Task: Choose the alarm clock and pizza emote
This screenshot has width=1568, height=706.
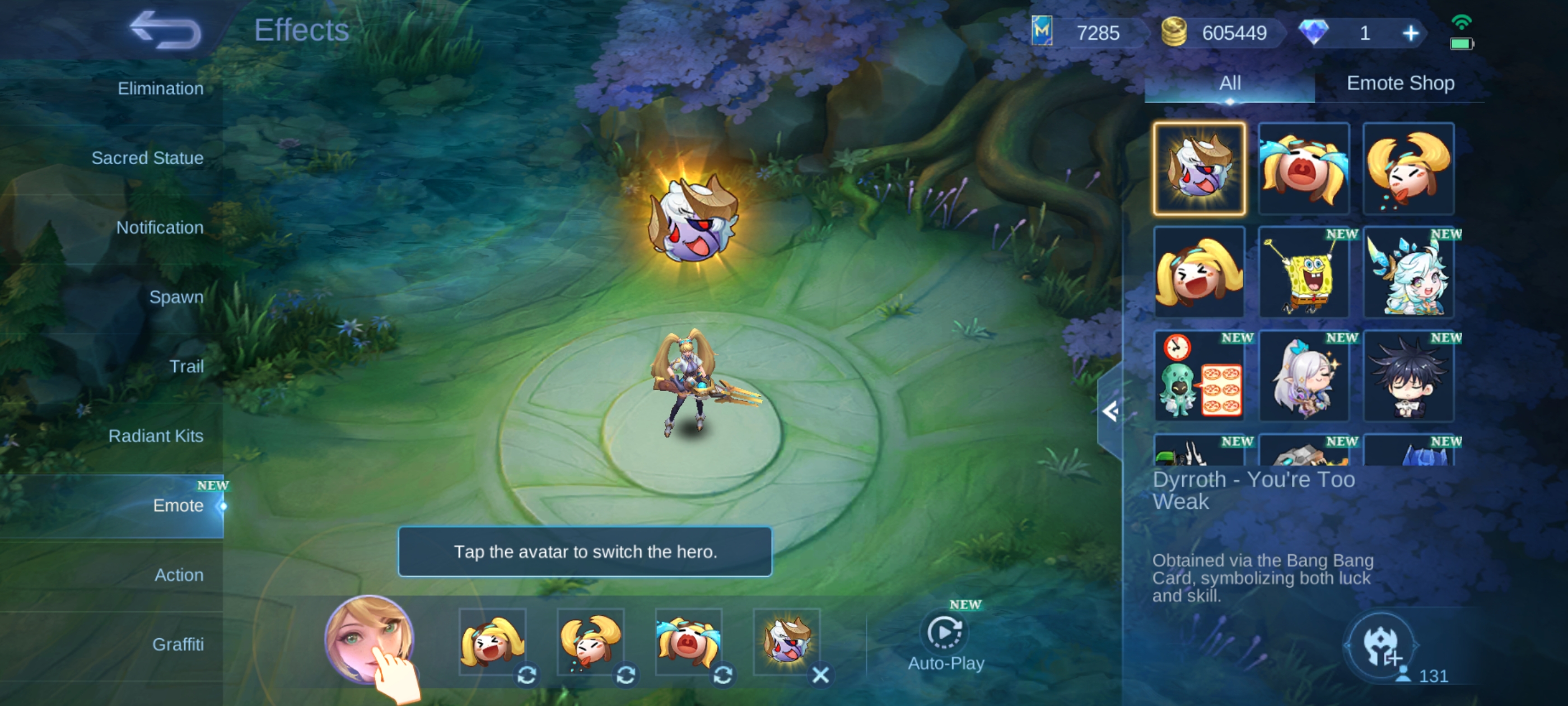Action: [1199, 377]
